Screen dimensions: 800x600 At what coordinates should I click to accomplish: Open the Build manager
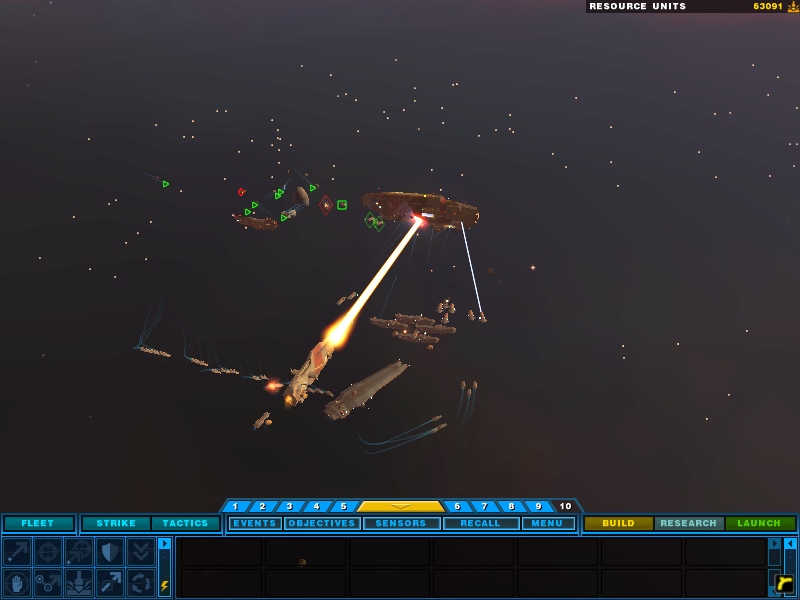point(619,523)
